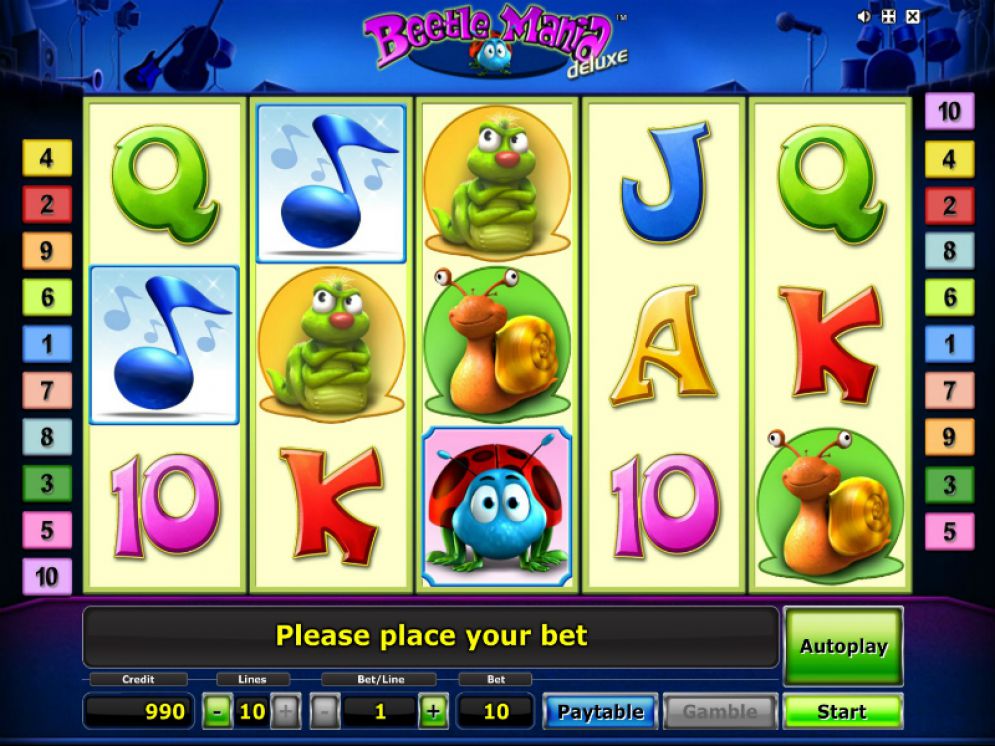Screen dimensions: 995x746
Task: Start the spin with the Start button
Action: 842,712
